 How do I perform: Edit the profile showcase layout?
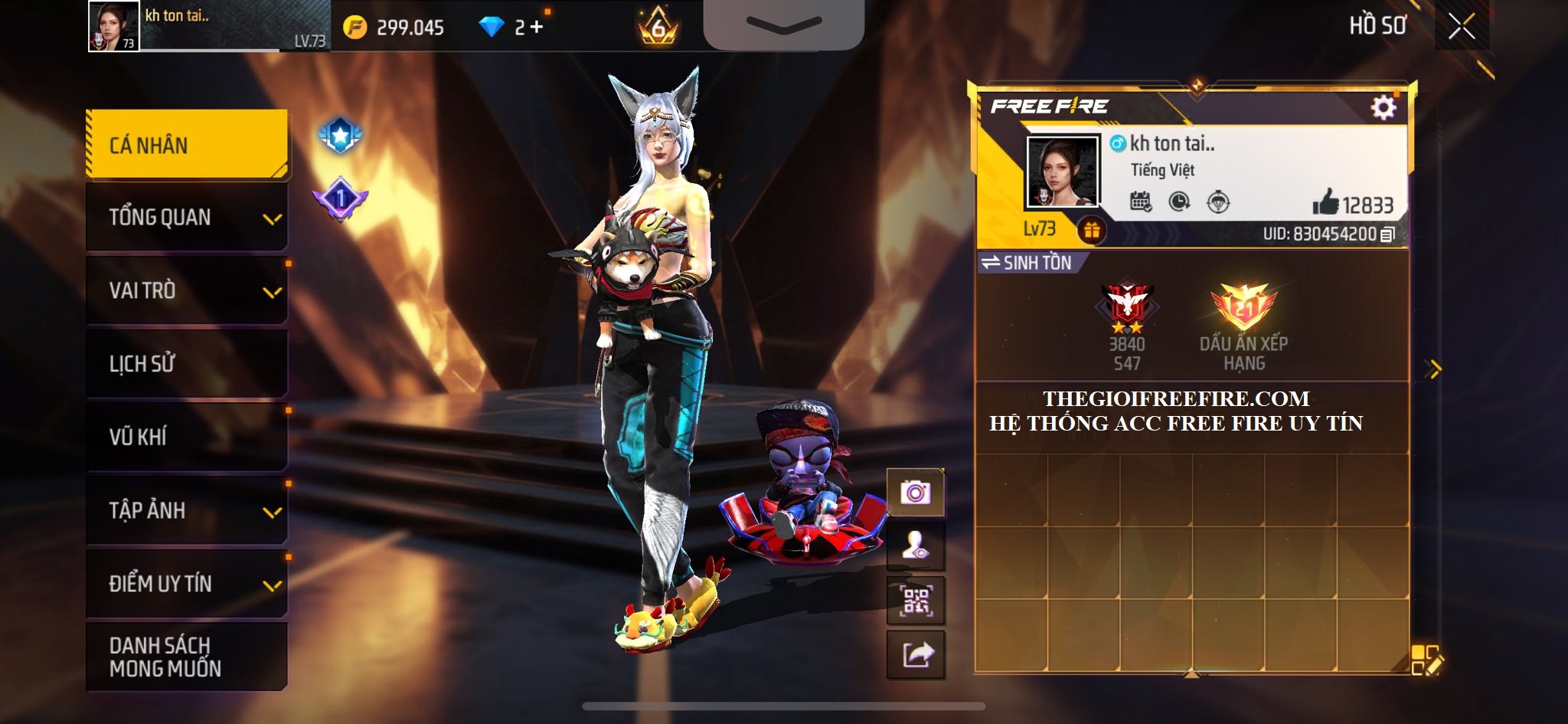pyautogui.click(x=1426, y=660)
